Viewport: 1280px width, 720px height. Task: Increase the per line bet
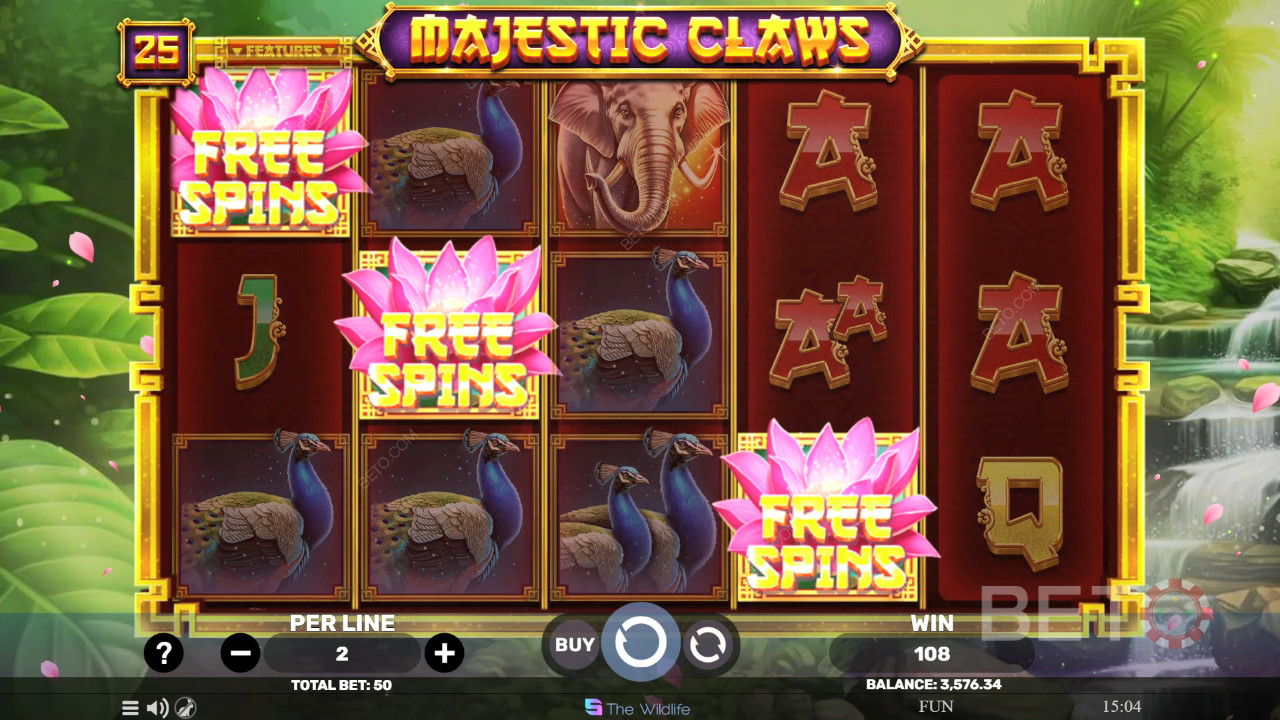point(444,654)
